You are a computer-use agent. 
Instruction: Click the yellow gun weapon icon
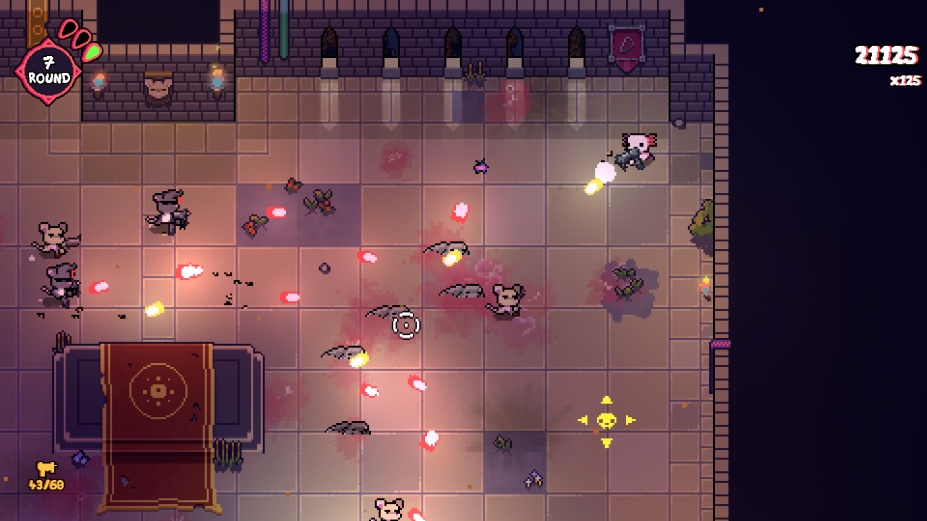(x=46, y=467)
